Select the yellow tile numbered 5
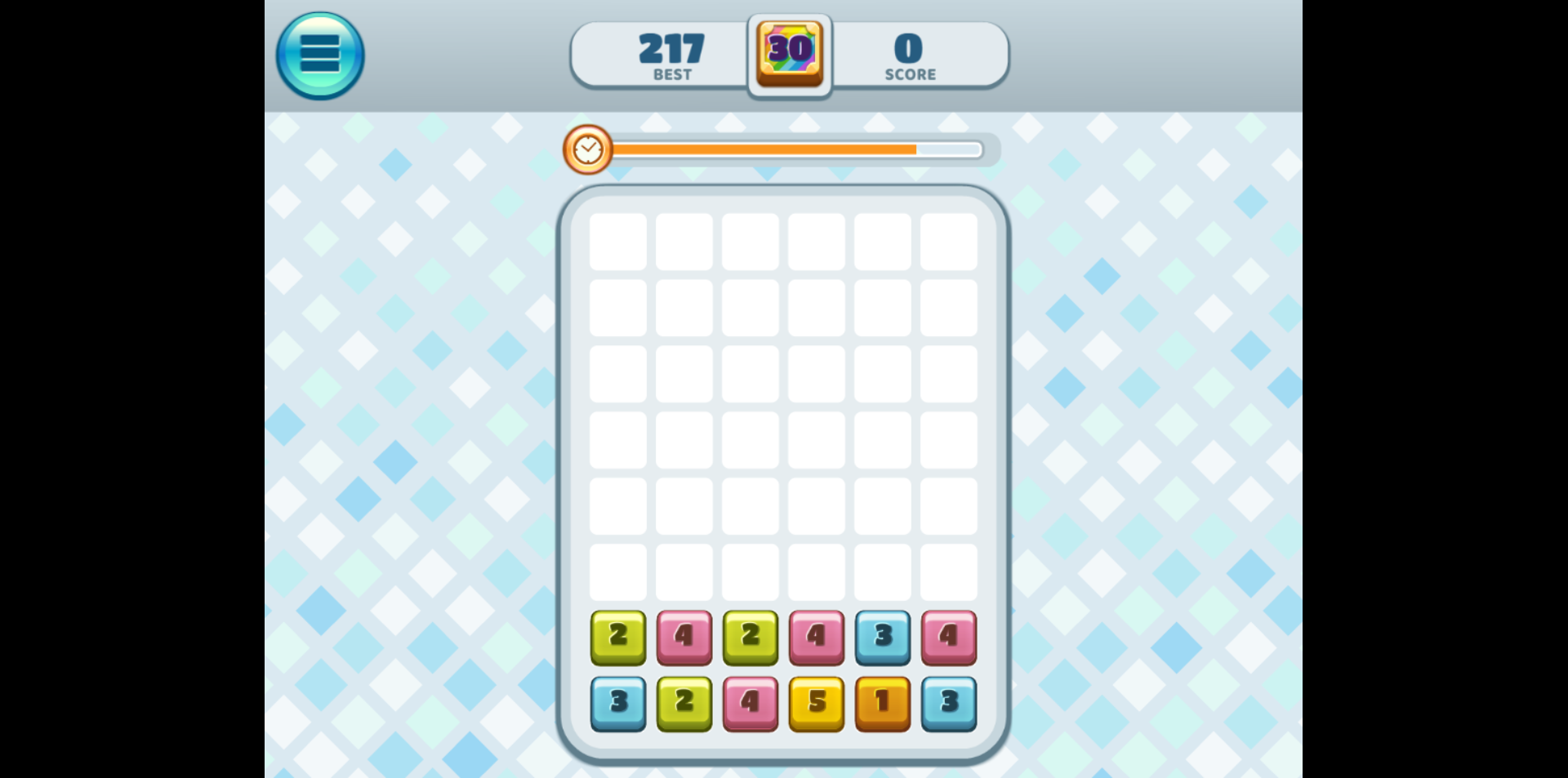 (x=816, y=703)
